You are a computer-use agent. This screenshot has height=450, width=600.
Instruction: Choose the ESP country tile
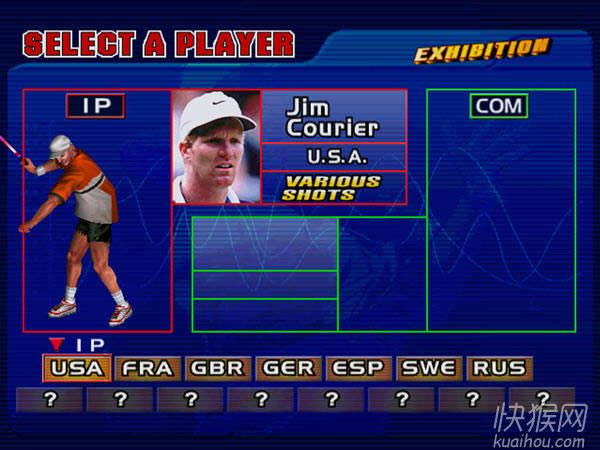(x=358, y=368)
